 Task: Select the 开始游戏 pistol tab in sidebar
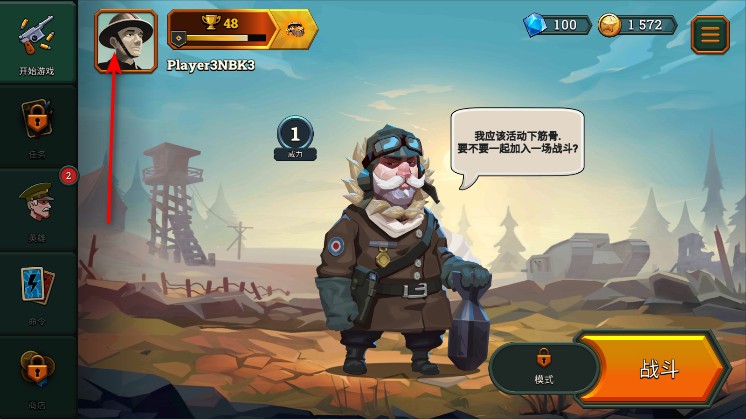coord(37,43)
